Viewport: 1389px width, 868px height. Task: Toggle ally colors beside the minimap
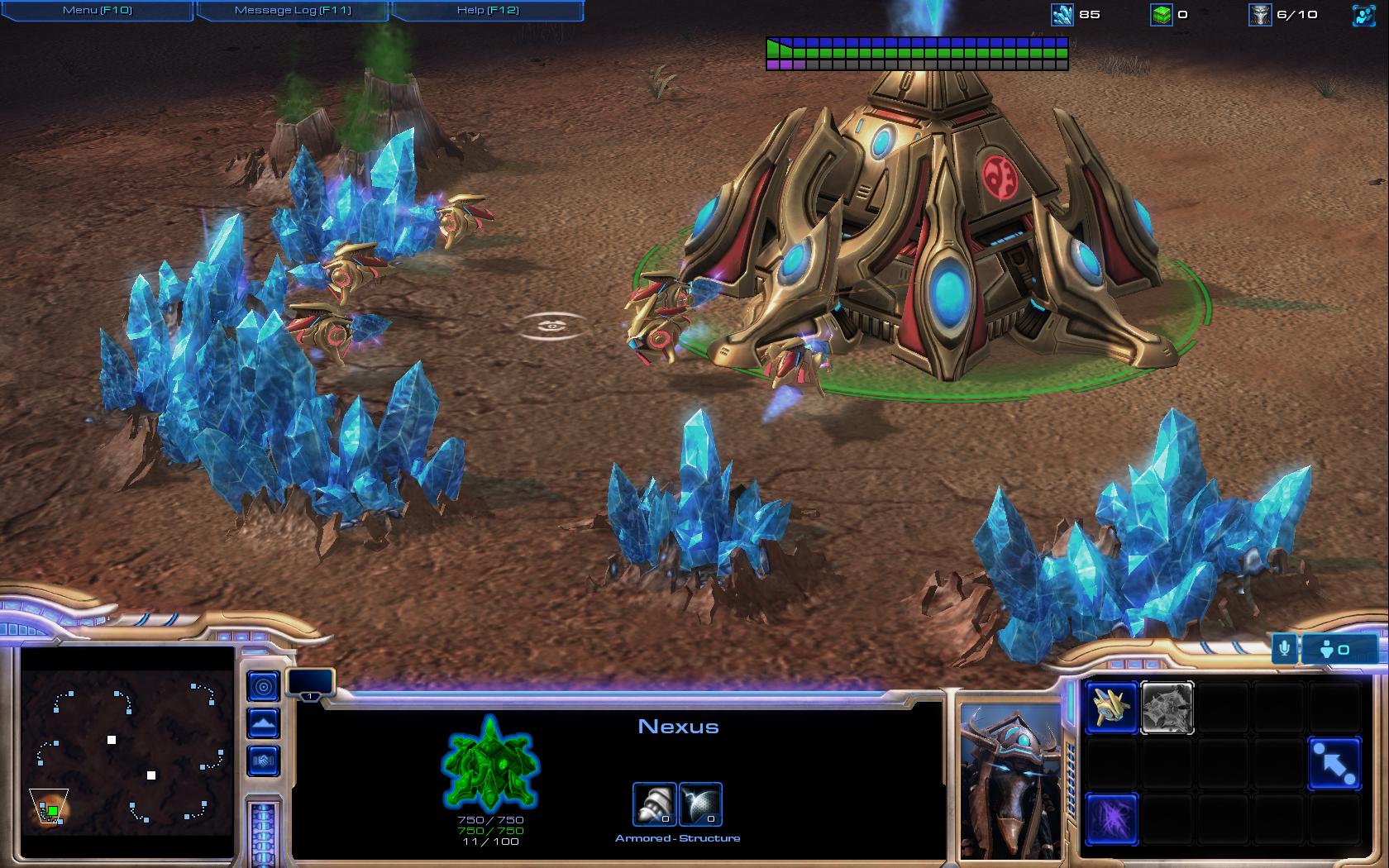click(264, 760)
